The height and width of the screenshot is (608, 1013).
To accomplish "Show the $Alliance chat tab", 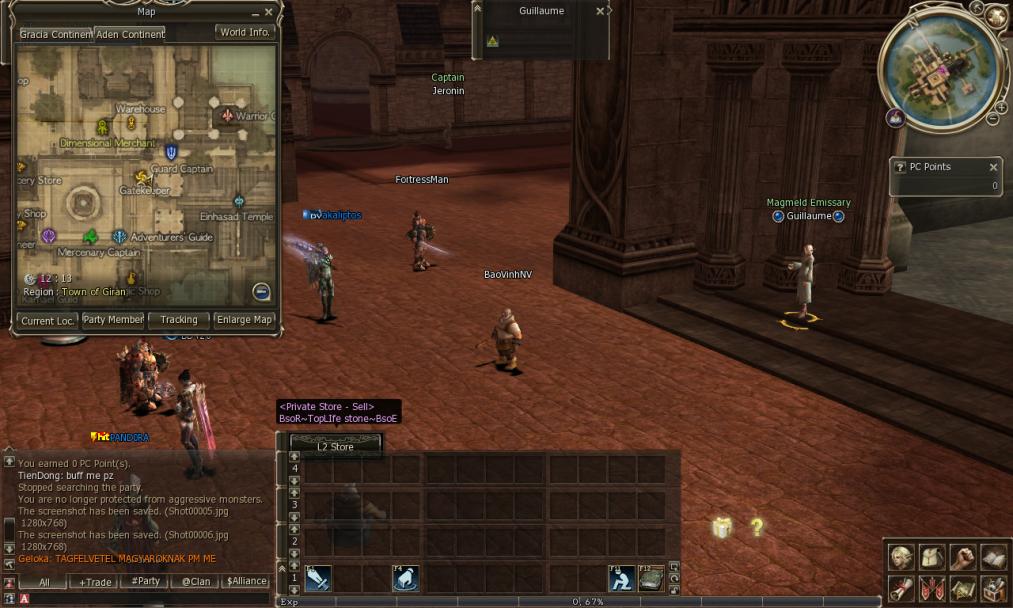I will coord(246,581).
